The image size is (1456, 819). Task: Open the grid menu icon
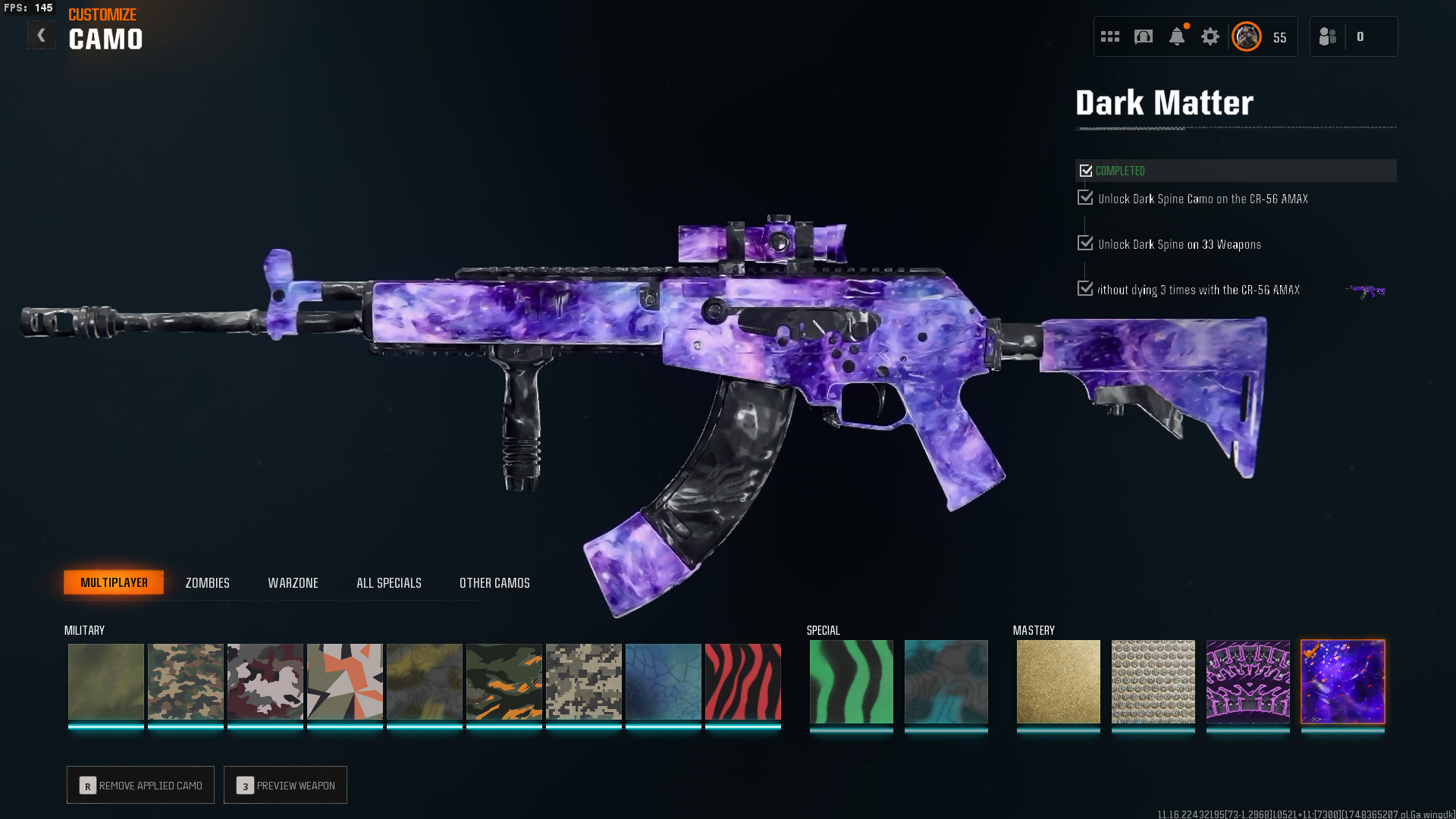(1109, 36)
